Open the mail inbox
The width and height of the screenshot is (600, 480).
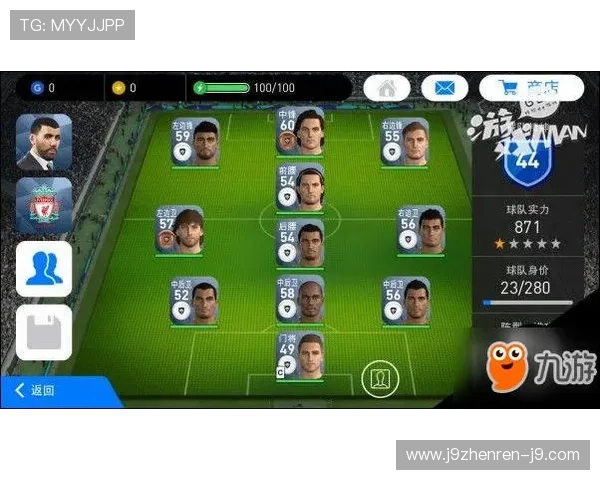pos(445,88)
